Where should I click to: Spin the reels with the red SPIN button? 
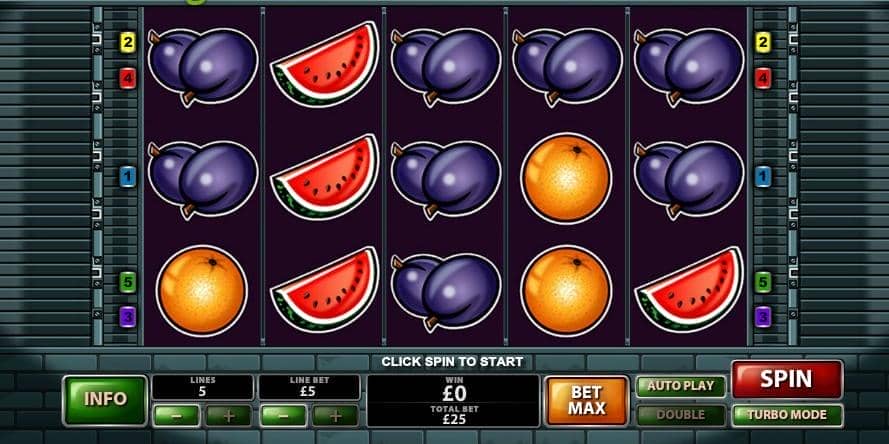pyautogui.click(x=786, y=380)
